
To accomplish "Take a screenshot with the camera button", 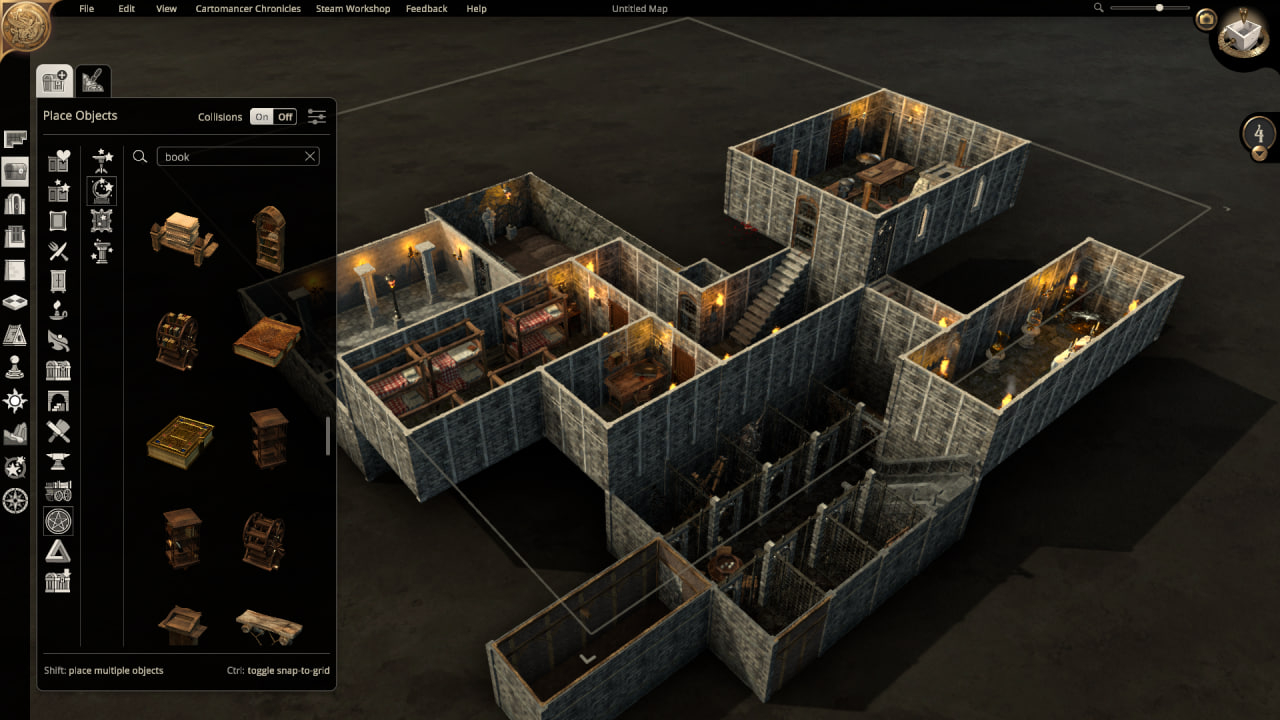I will 1206,19.
